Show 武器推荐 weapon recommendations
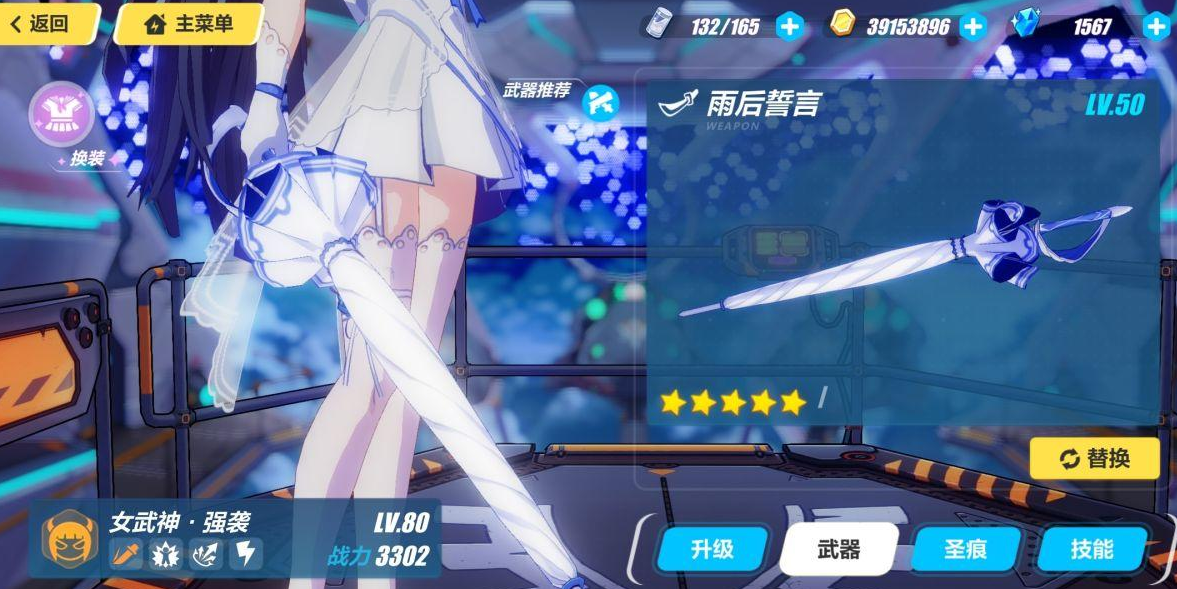1177x589 pixels. point(600,101)
